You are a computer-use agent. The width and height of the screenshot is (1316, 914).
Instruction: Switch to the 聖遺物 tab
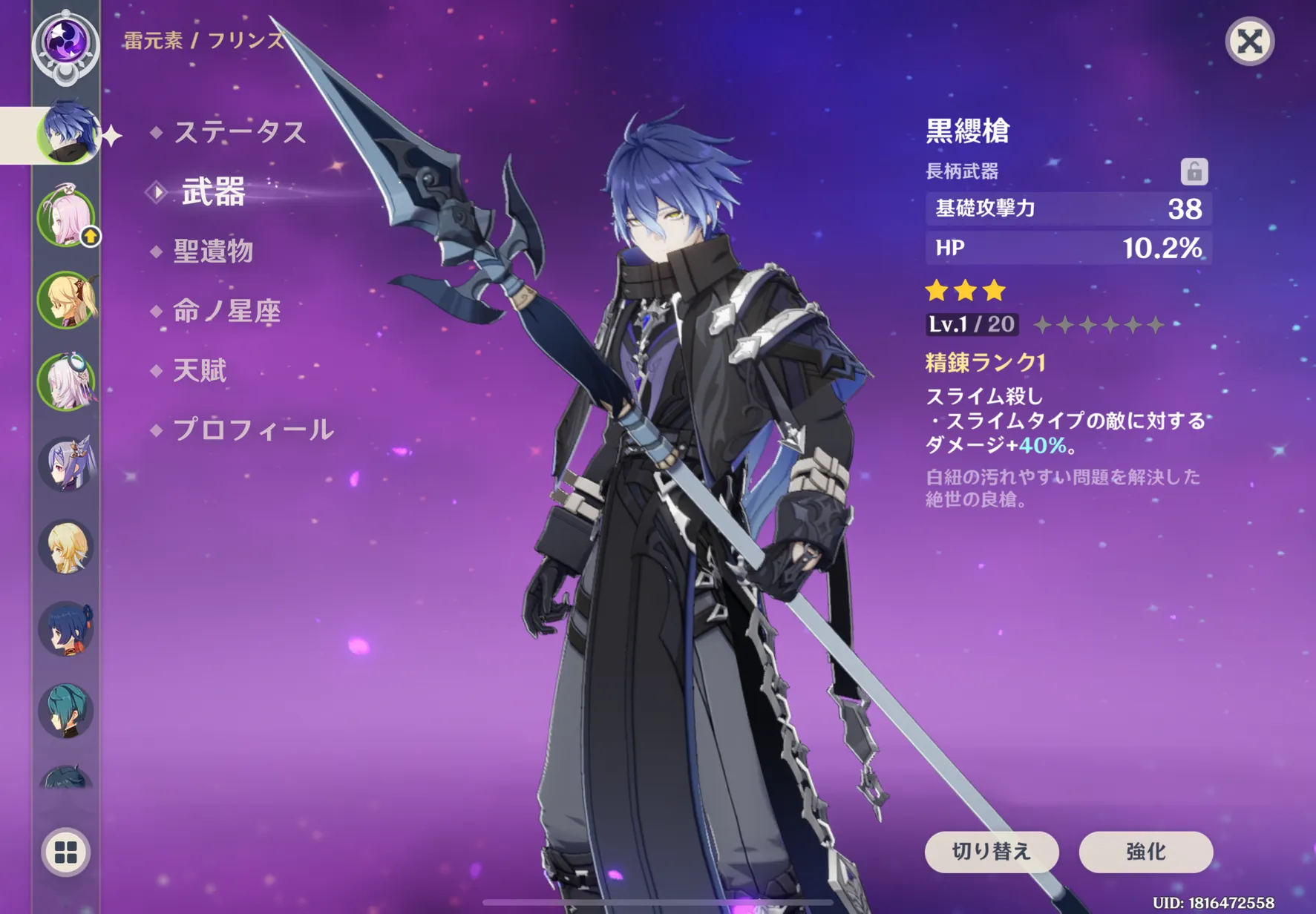(x=213, y=251)
